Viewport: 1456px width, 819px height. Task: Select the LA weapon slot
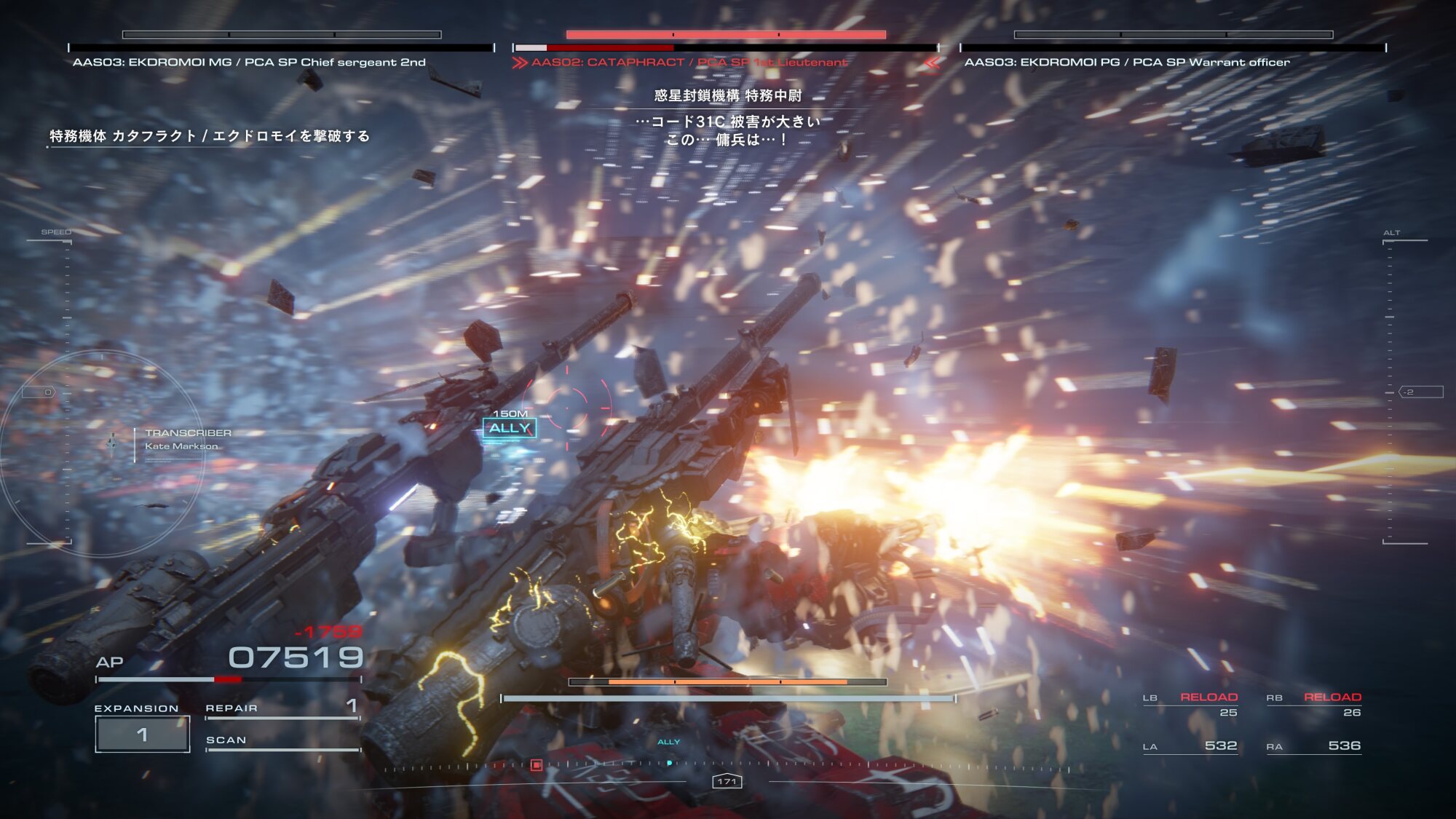pyautogui.click(x=1190, y=746)
